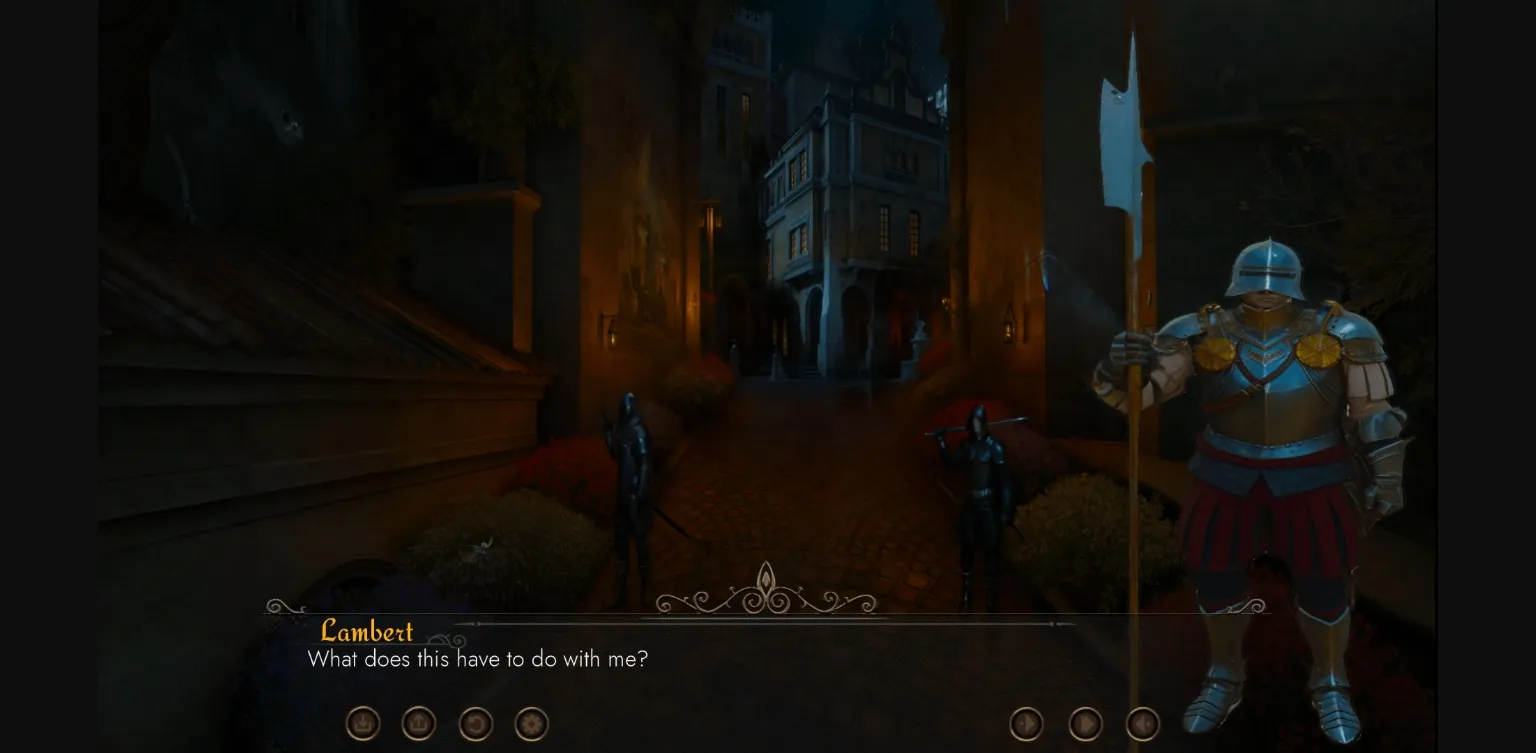Rewind dialogue with the rollback icon
The height and width of the screenshot is (753, 1536).
(x=476, y=724)
